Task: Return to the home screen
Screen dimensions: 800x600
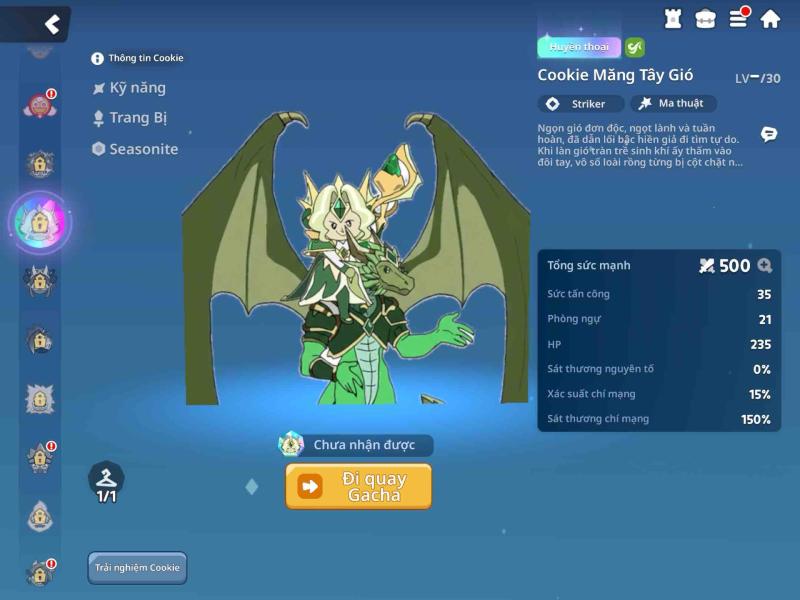Action: tap(770, 18)
